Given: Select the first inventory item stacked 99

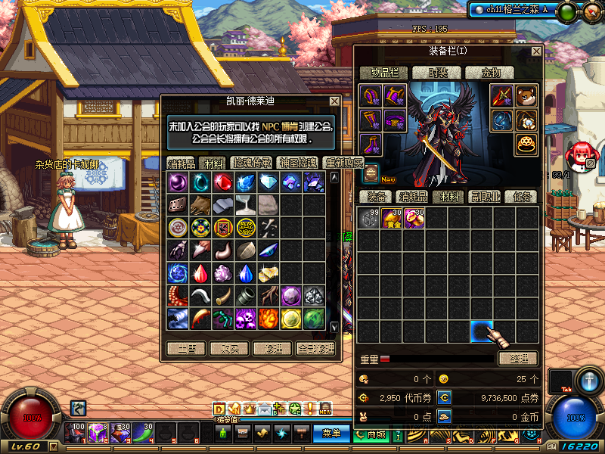Looking at the screenshot, I should (369, 218).
